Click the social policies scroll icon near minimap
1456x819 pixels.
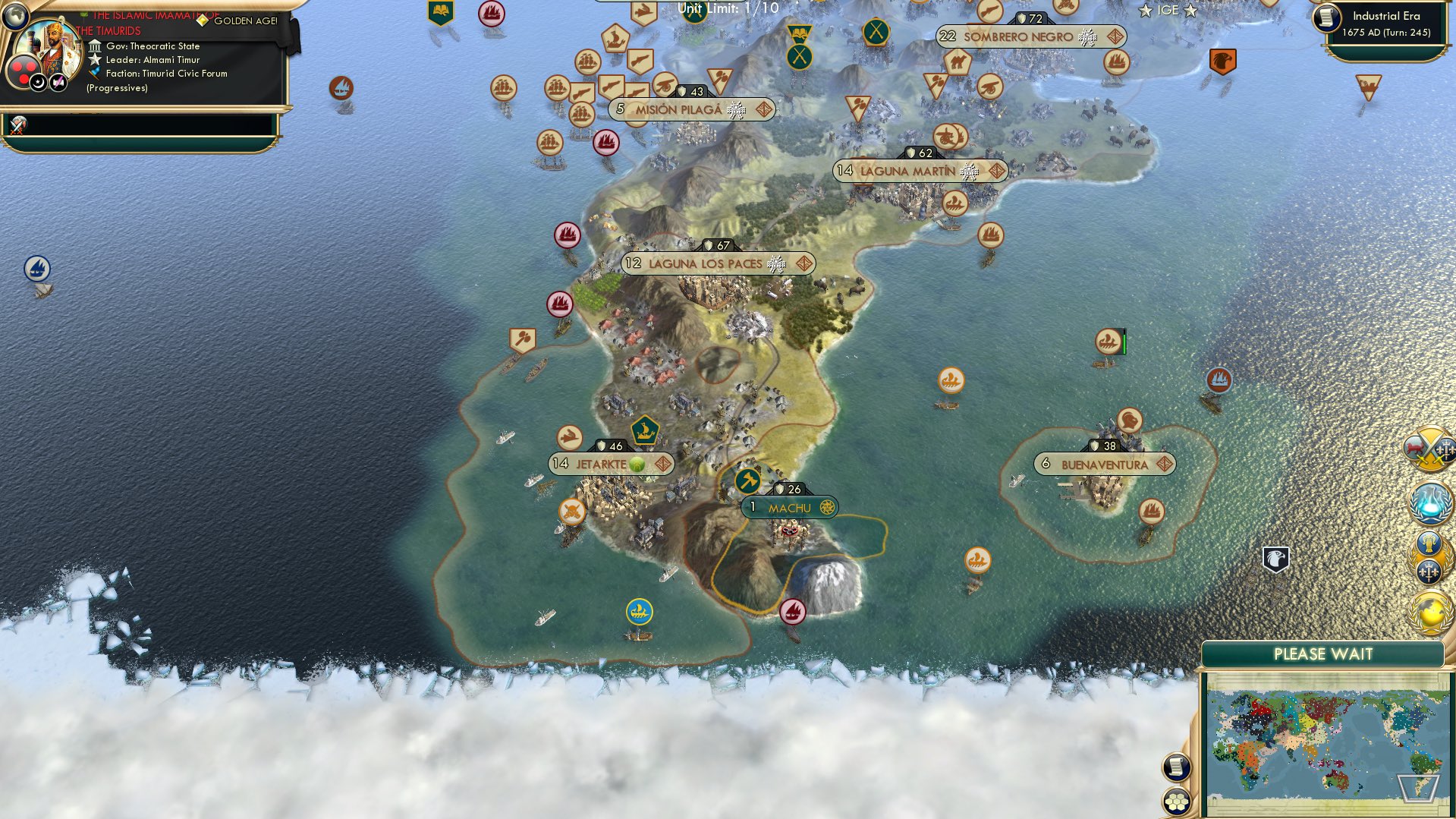1177,767
